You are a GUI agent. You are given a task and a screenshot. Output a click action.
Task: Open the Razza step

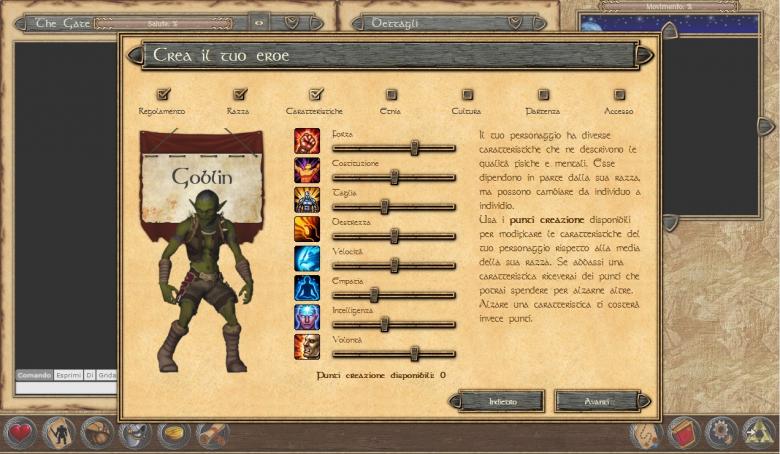pyautogui.click(x=238, y=95)
